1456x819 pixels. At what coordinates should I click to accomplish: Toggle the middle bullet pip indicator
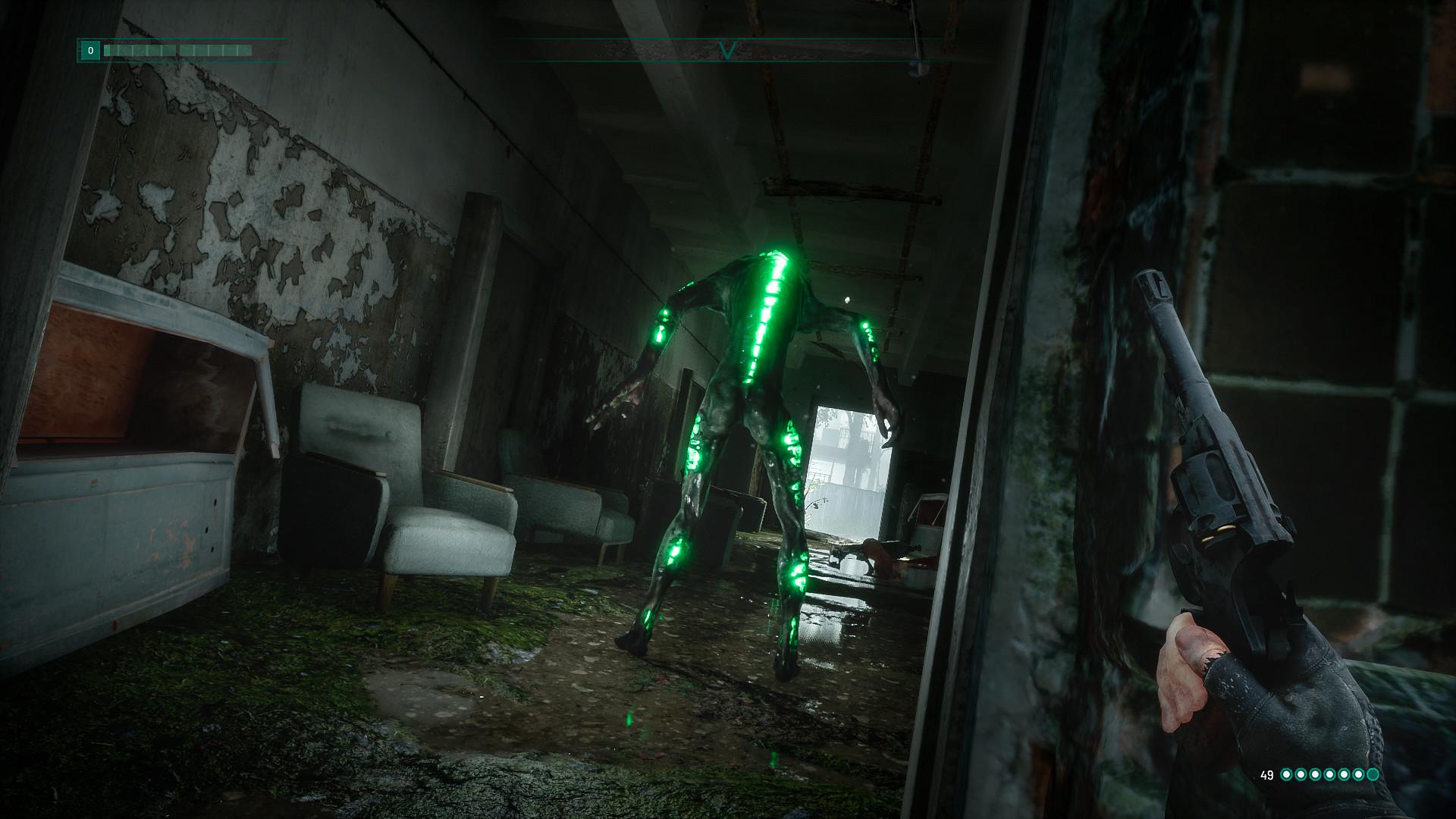1329,775
